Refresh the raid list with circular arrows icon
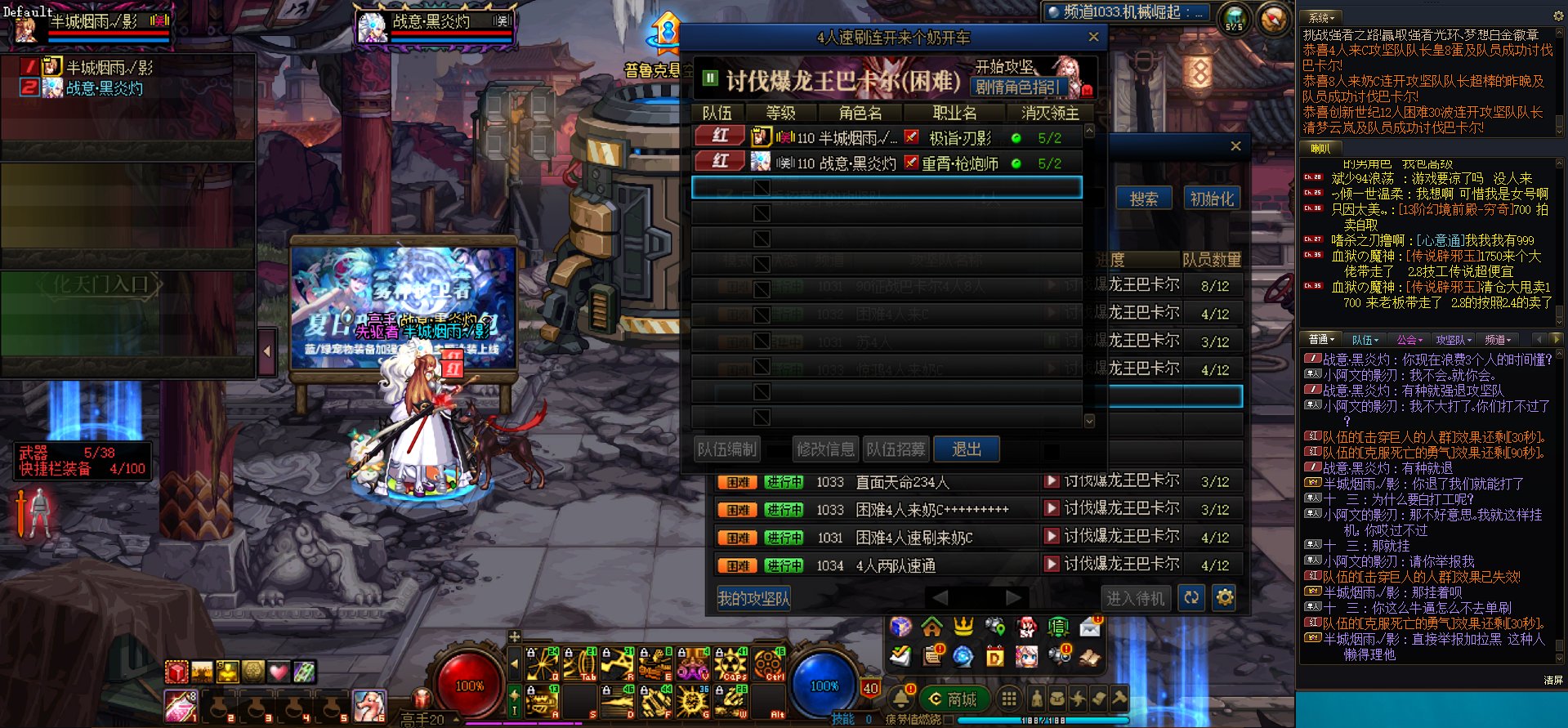The image size is (1568, 728). [x=1191, y=597]
